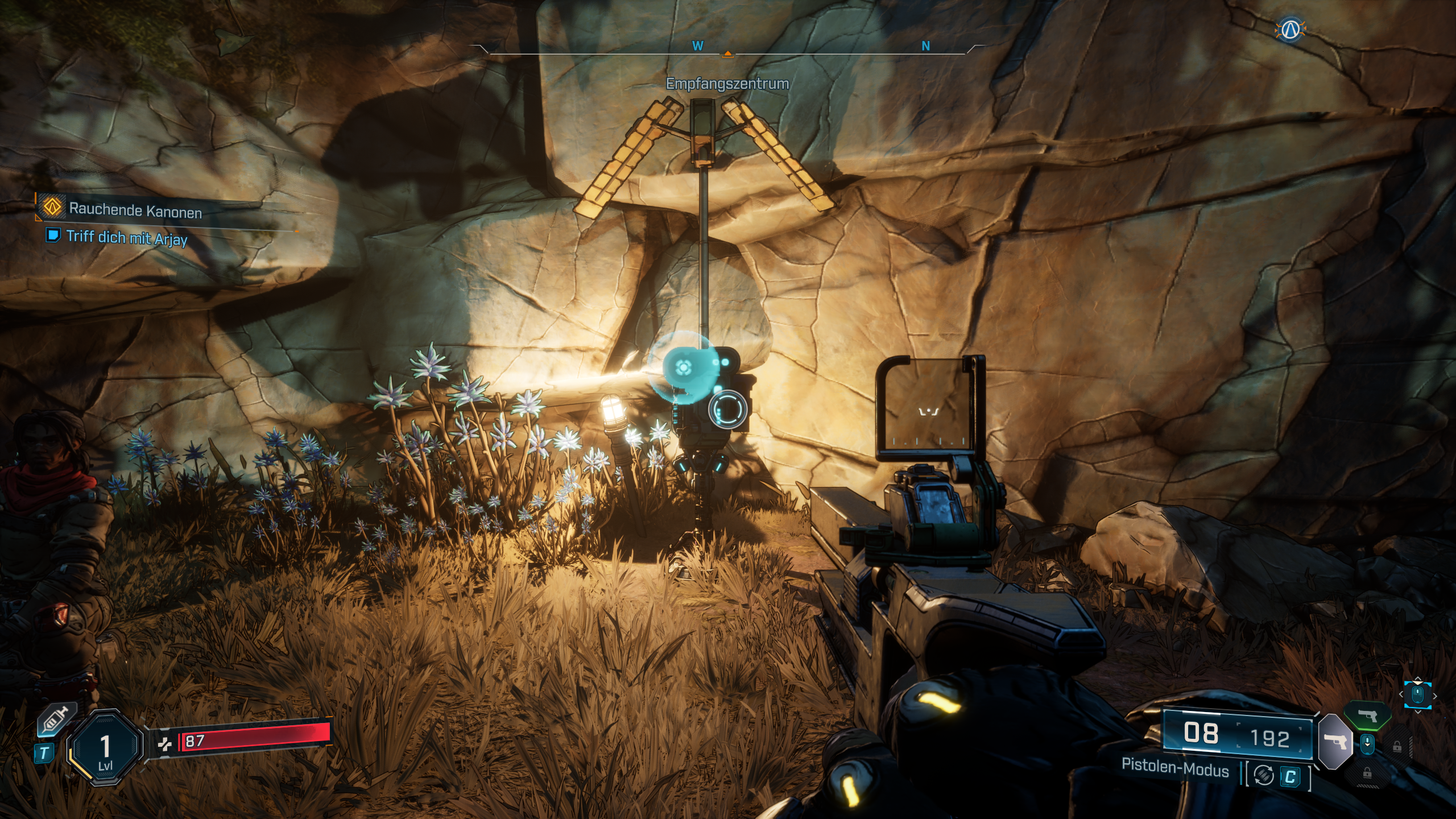Toggle the lower padlock slot near screen edge
1456x819 pixels.
(1367, 774)
